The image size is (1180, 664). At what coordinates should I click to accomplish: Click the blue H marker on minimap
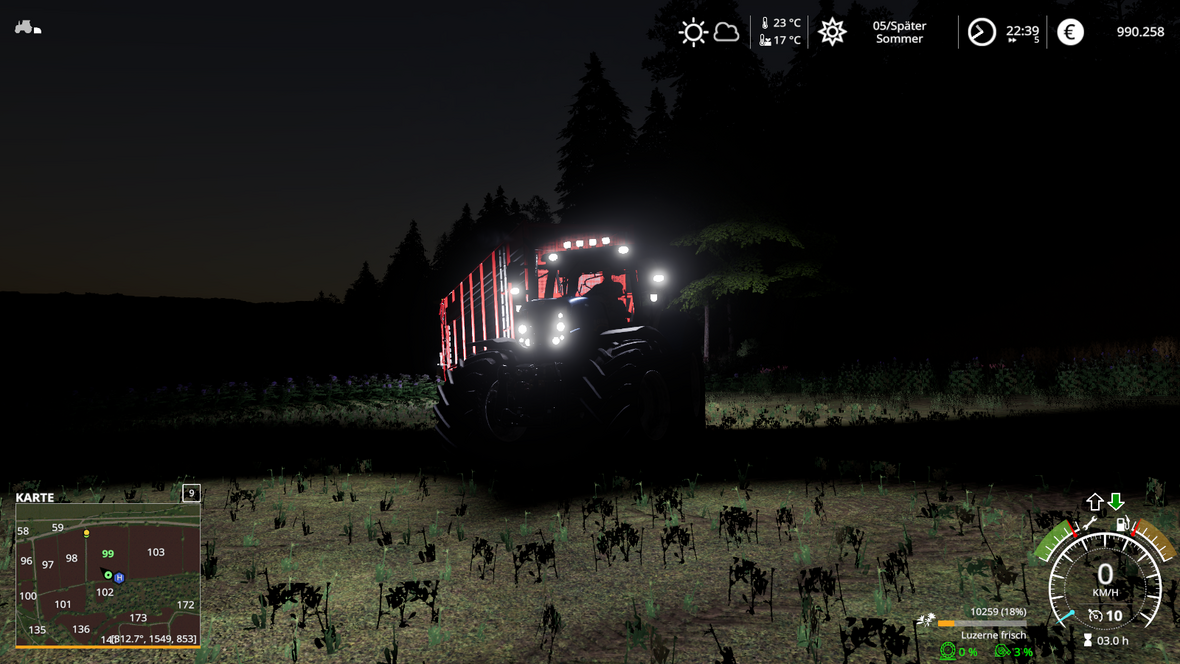(x=119, y=578)
